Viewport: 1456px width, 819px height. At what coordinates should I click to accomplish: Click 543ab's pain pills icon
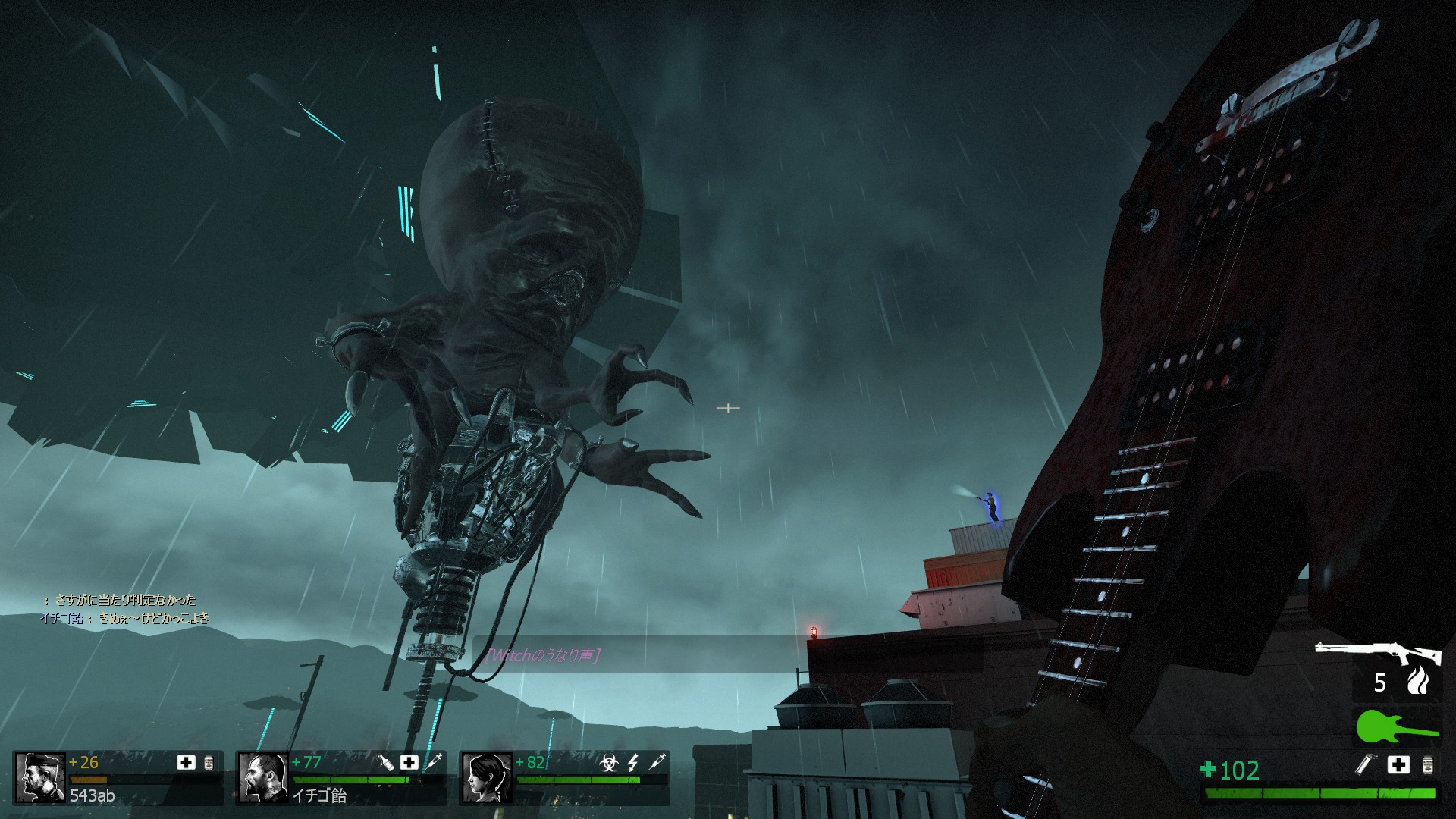coord(209,762)
